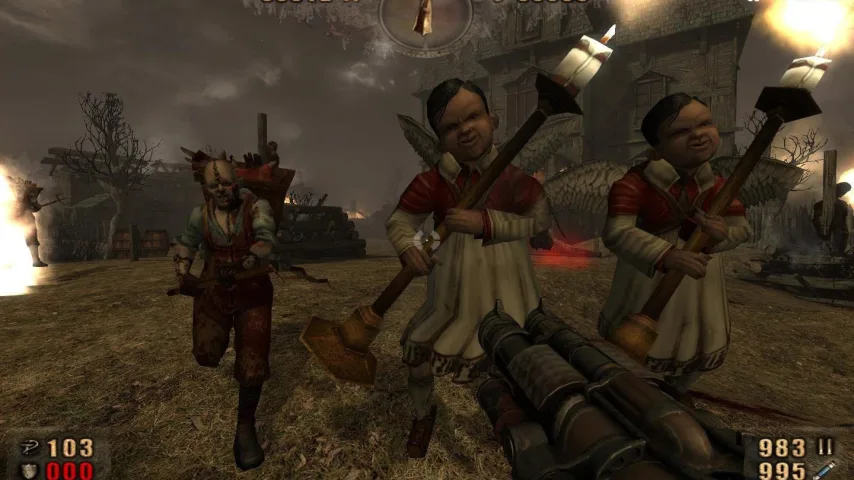Screen dimensions: 854x480
Task: Select the health cross icon
Action: [29, 447]
